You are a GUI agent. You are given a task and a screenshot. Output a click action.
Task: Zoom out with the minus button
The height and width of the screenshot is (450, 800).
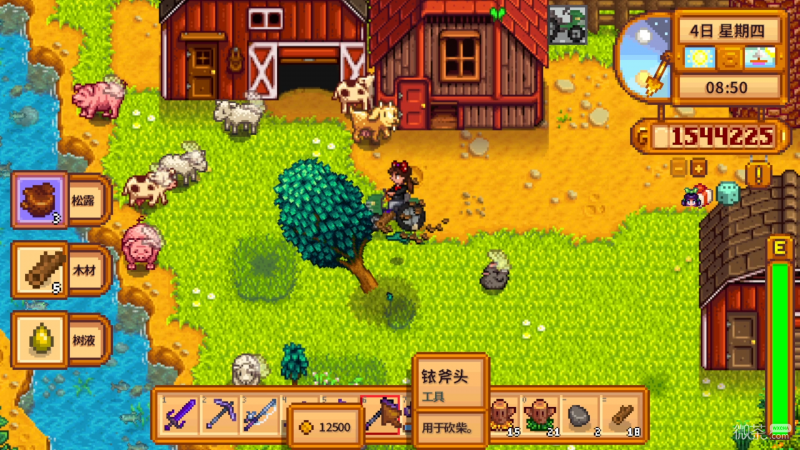(x=679, y=167)
